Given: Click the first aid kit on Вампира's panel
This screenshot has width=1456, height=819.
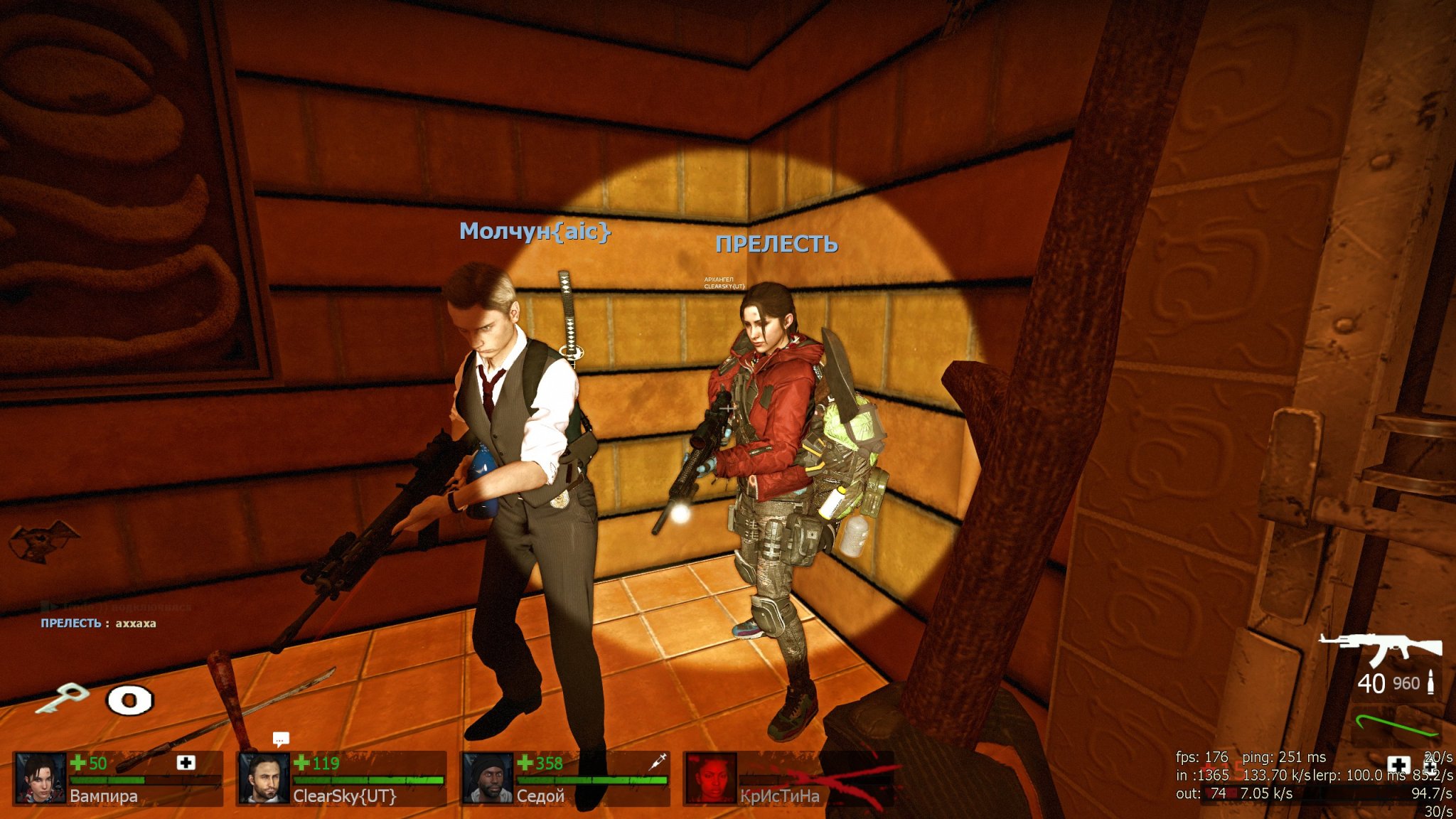Looking at the screenshot, I should pyautogui.click(x=186, y=763).
